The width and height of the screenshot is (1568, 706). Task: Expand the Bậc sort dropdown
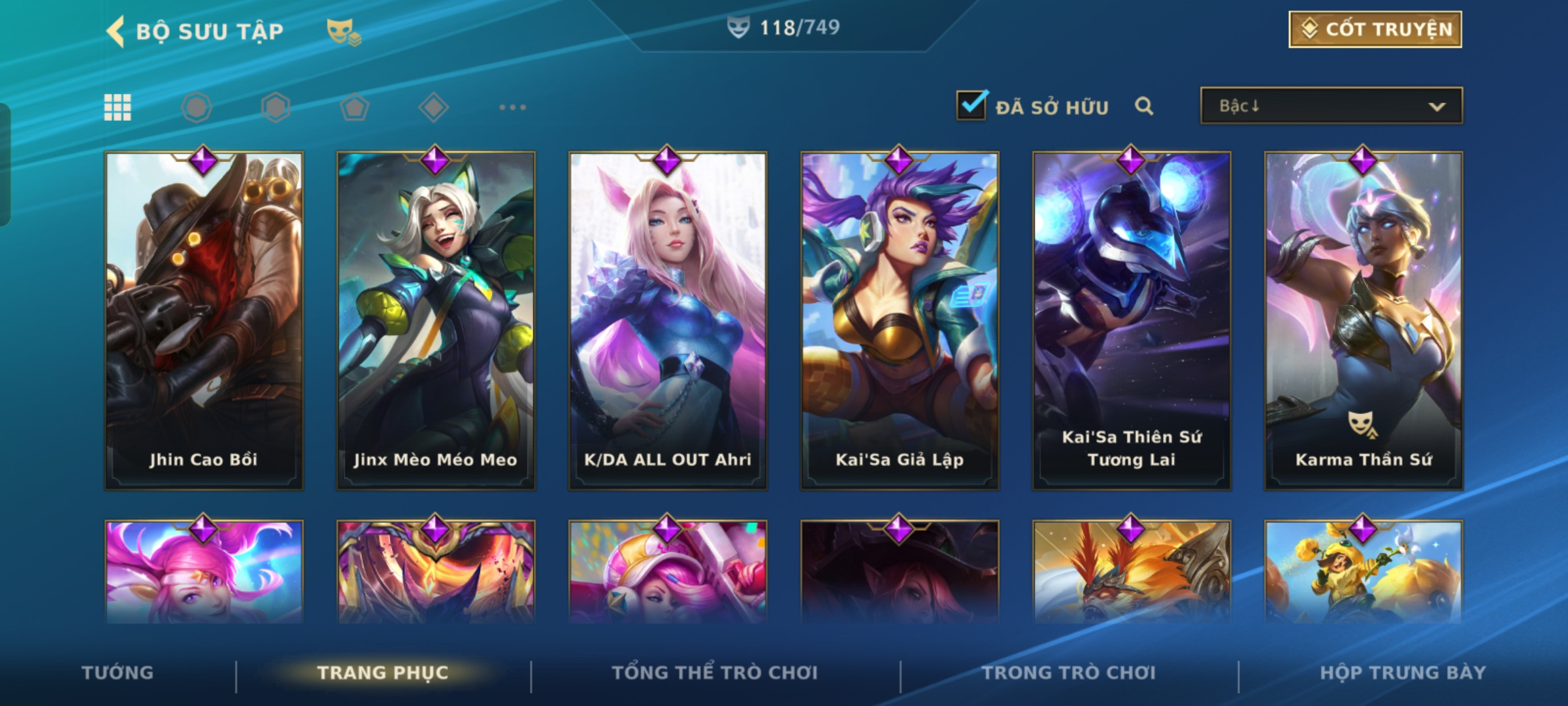1331,106
